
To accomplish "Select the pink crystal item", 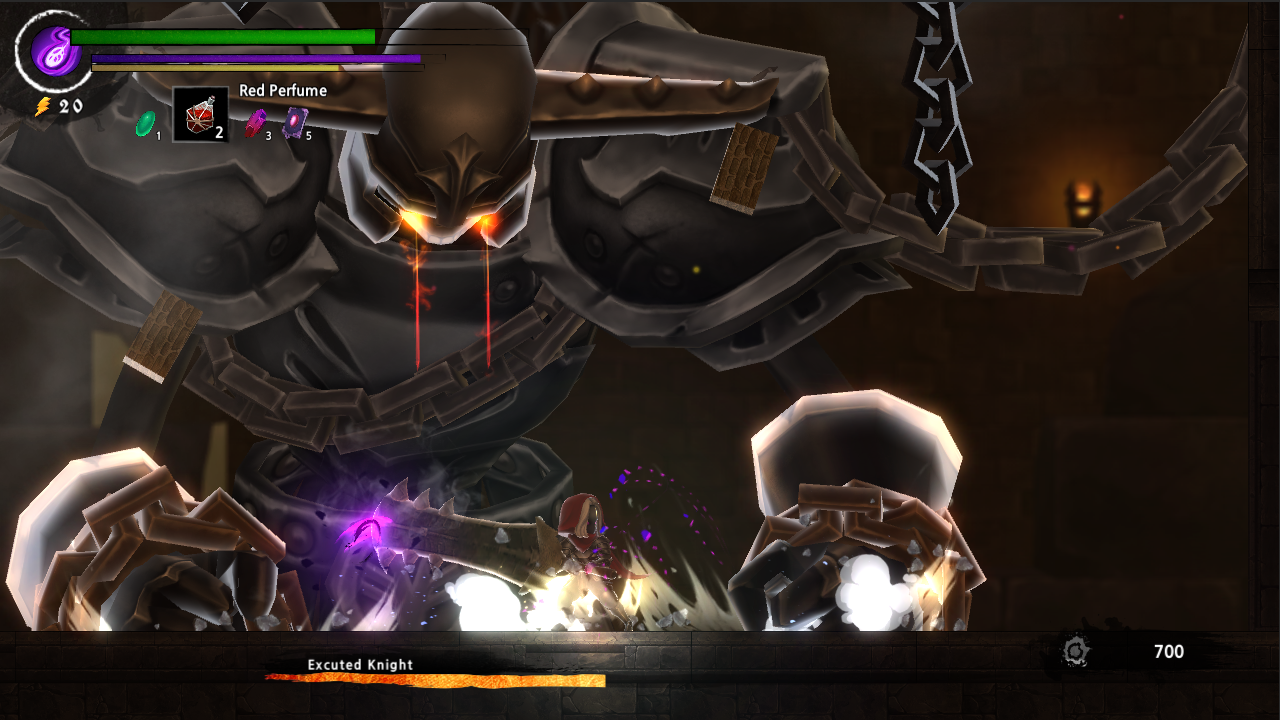I will pos(256,123).
